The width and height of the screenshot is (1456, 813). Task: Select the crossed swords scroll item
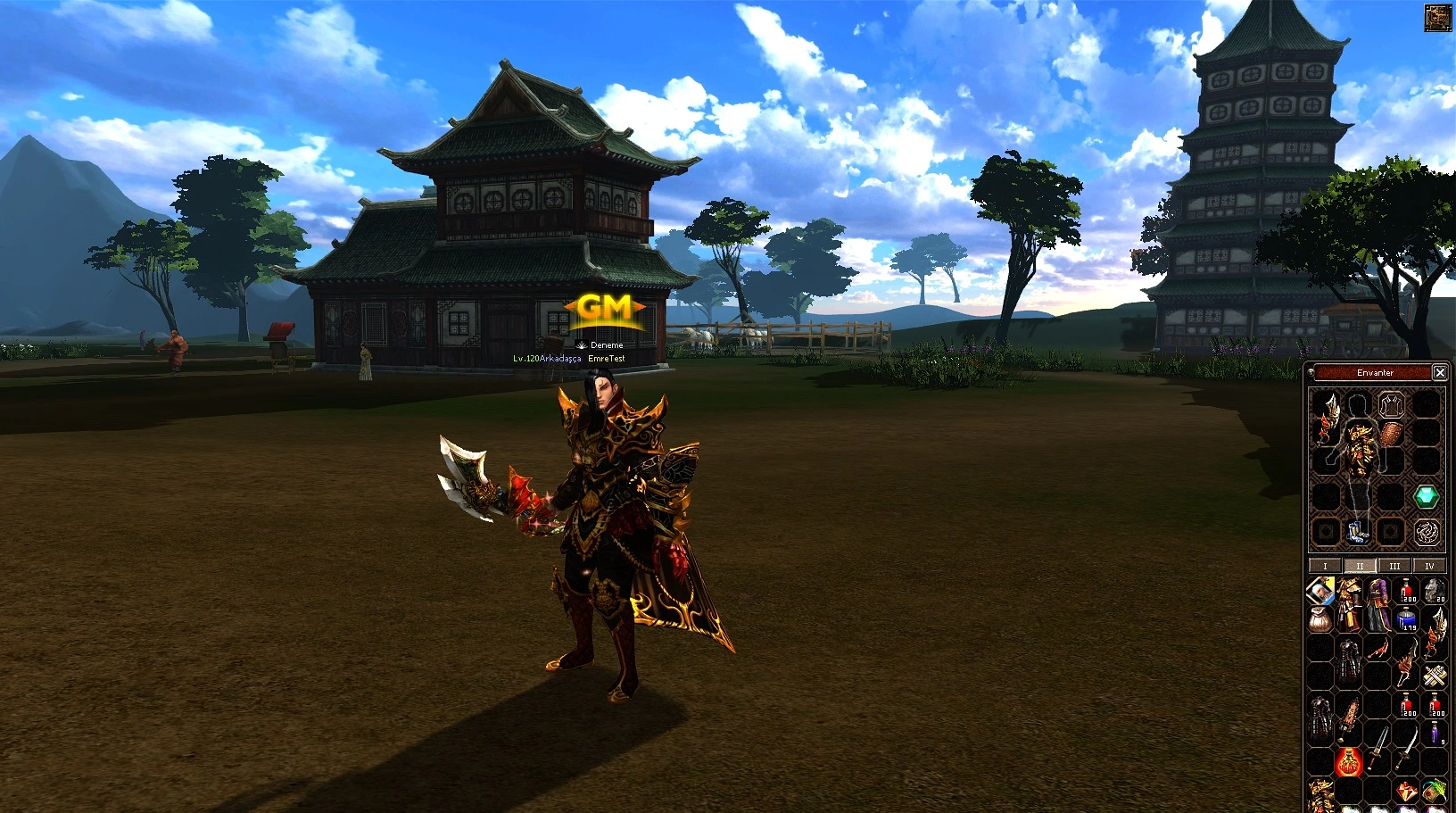coord(1435,676)
